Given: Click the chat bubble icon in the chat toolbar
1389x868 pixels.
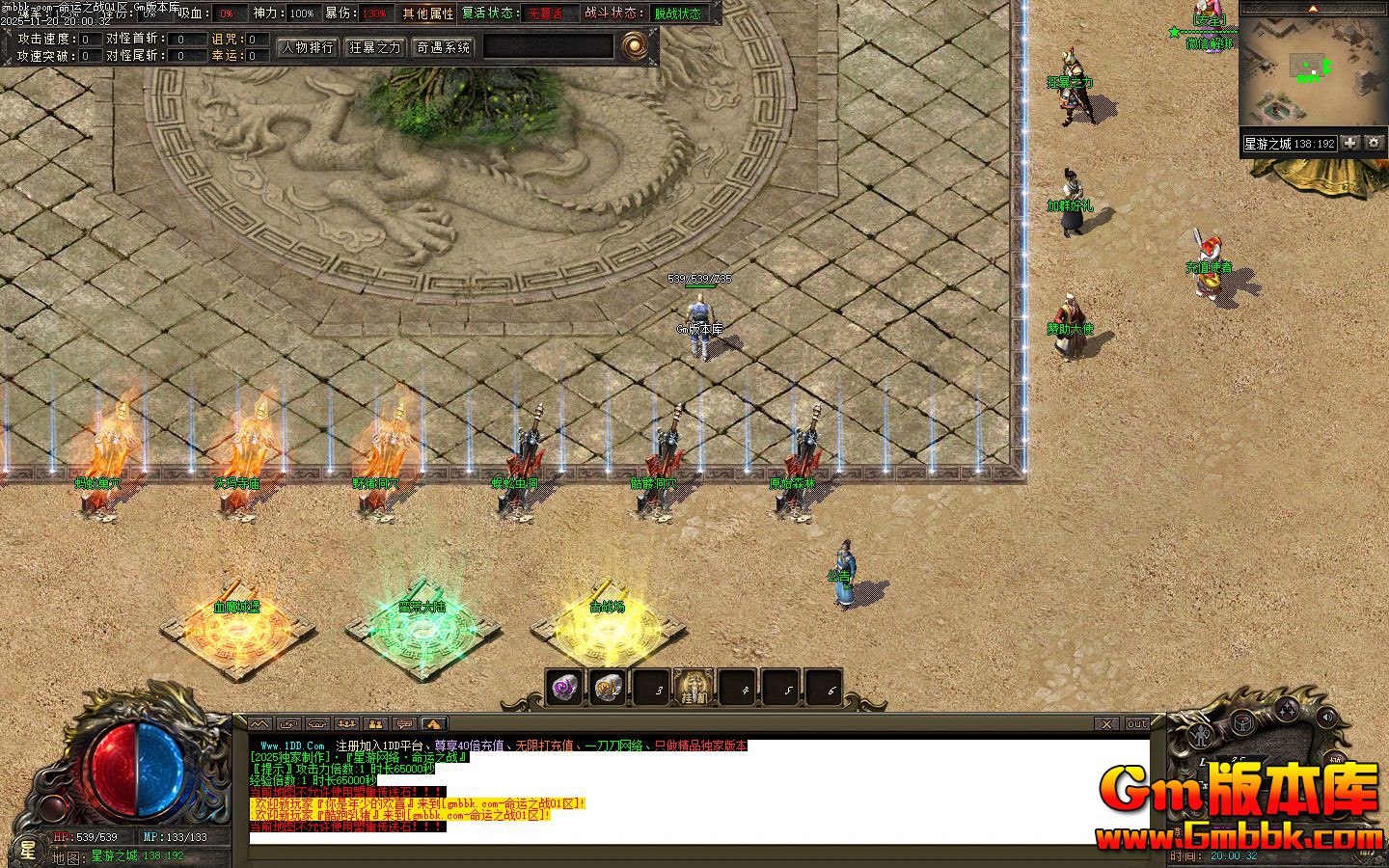Looking at the screenshot, I should coord(404,723).
